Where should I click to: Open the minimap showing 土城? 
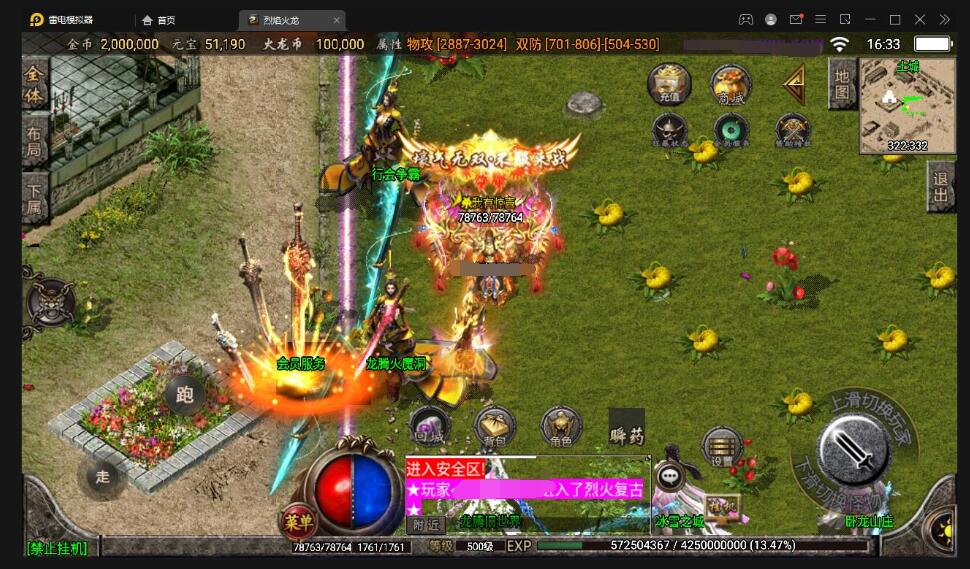point(907,105)
